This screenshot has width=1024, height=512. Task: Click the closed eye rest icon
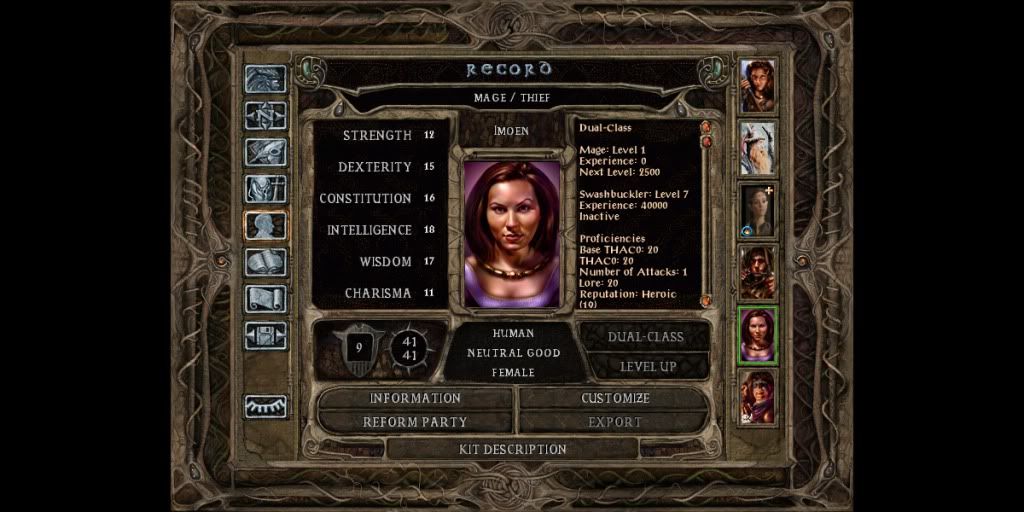pos(266,406)
